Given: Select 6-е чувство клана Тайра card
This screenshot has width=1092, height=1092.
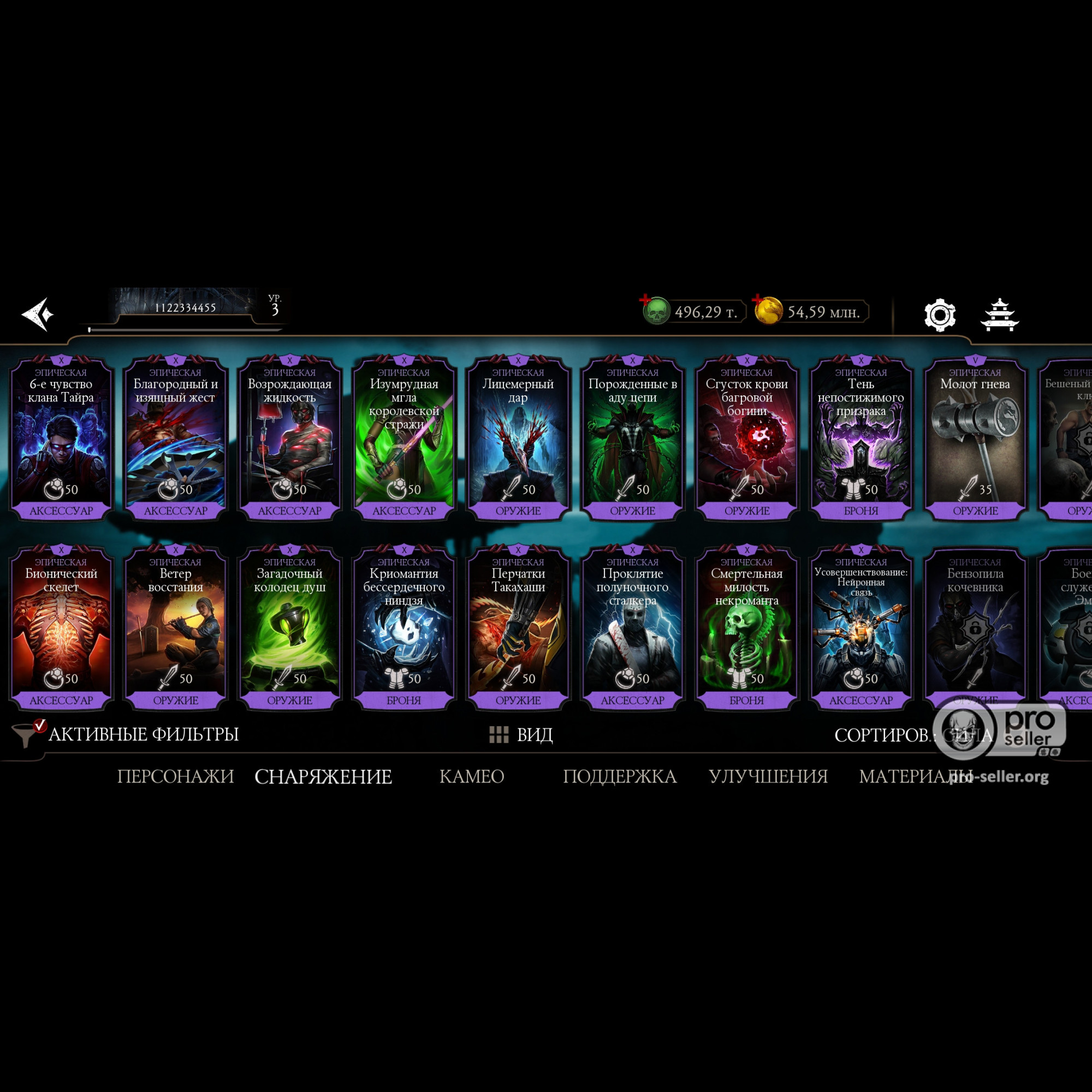Looking at the screenshot, I should tap(61, 438).
